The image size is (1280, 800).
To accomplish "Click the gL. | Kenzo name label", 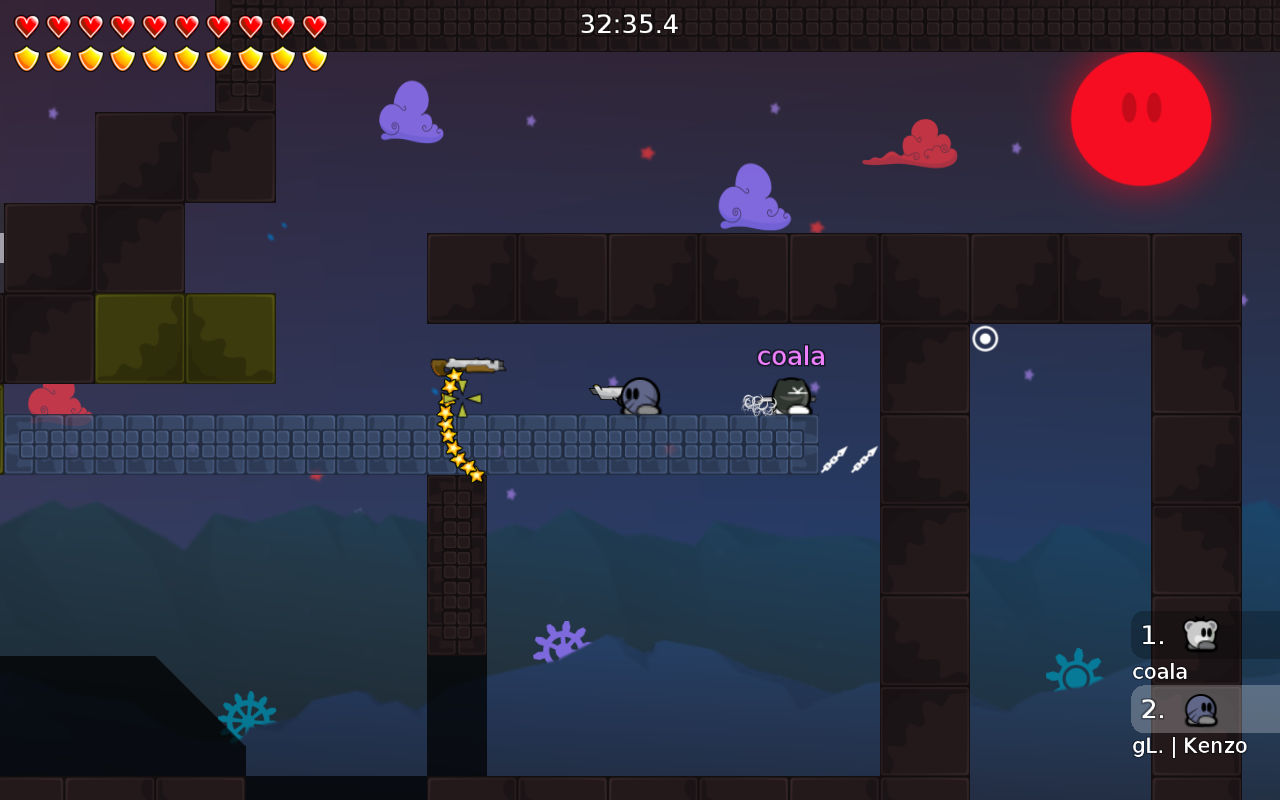I will click(1190, 745).
